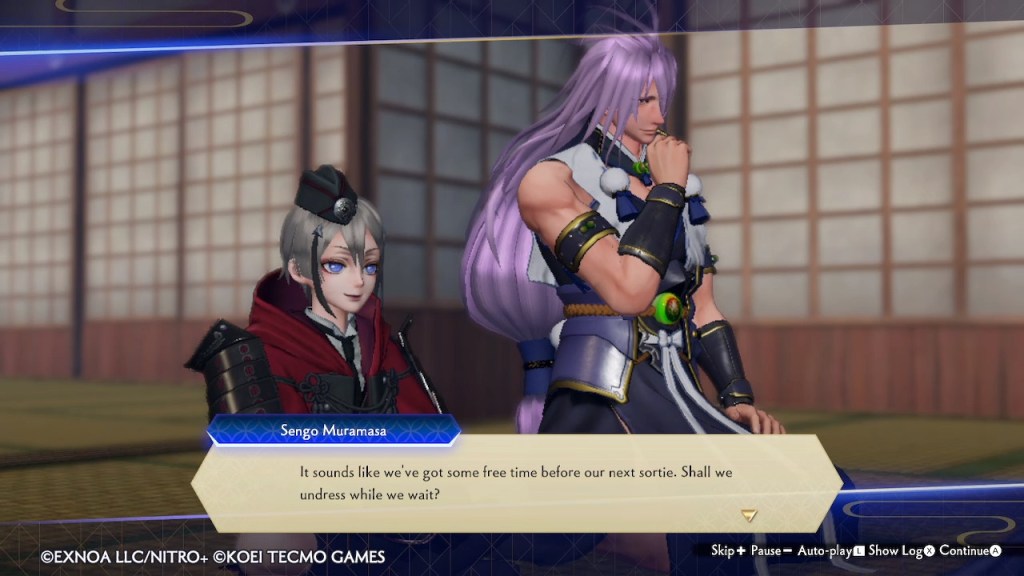This screenshot has width=1024, height=576.
Task: Click the golden dialogue advance arrow
Action: pos(748,515)
